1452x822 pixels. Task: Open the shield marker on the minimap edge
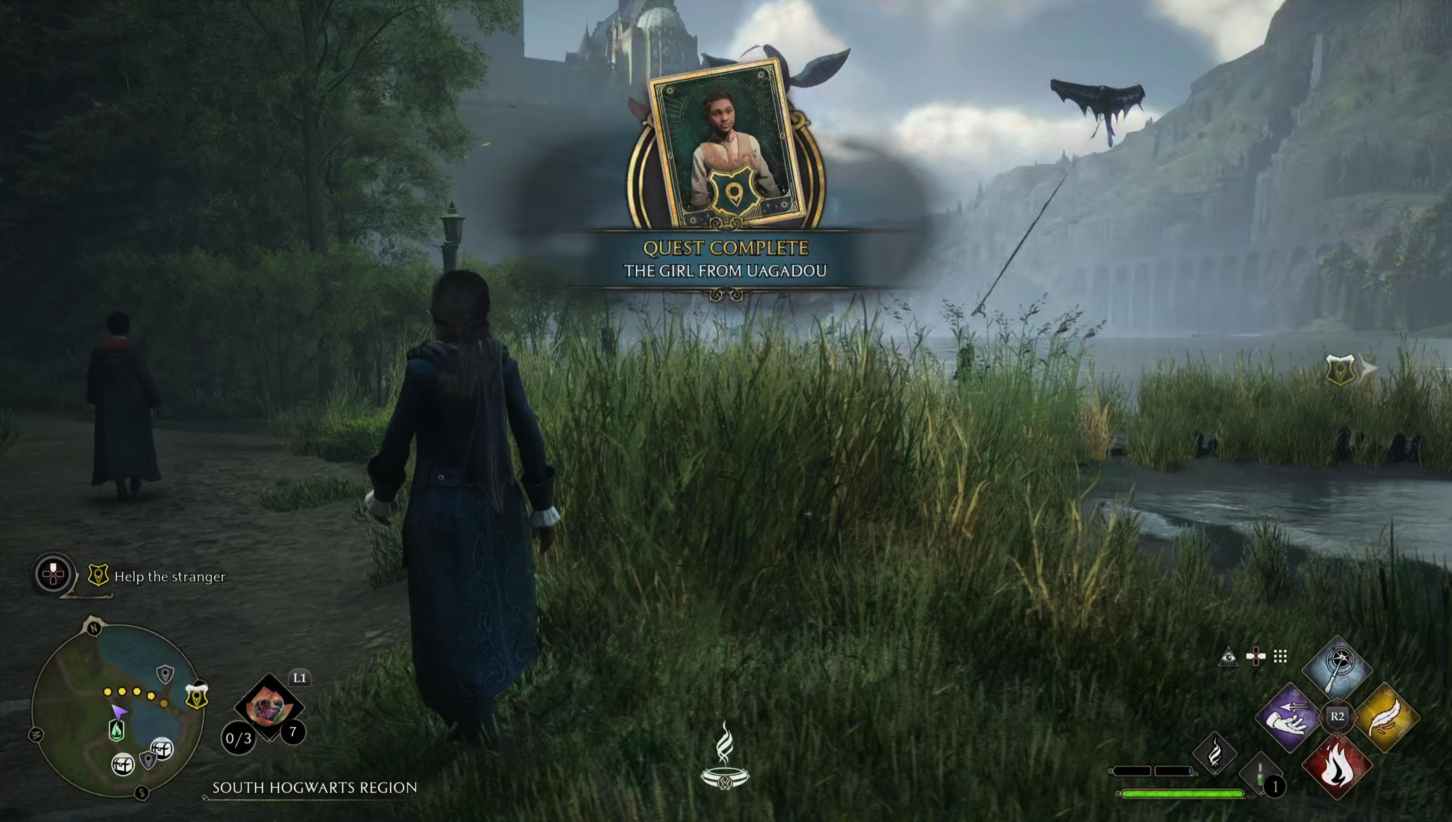point(196,695)
